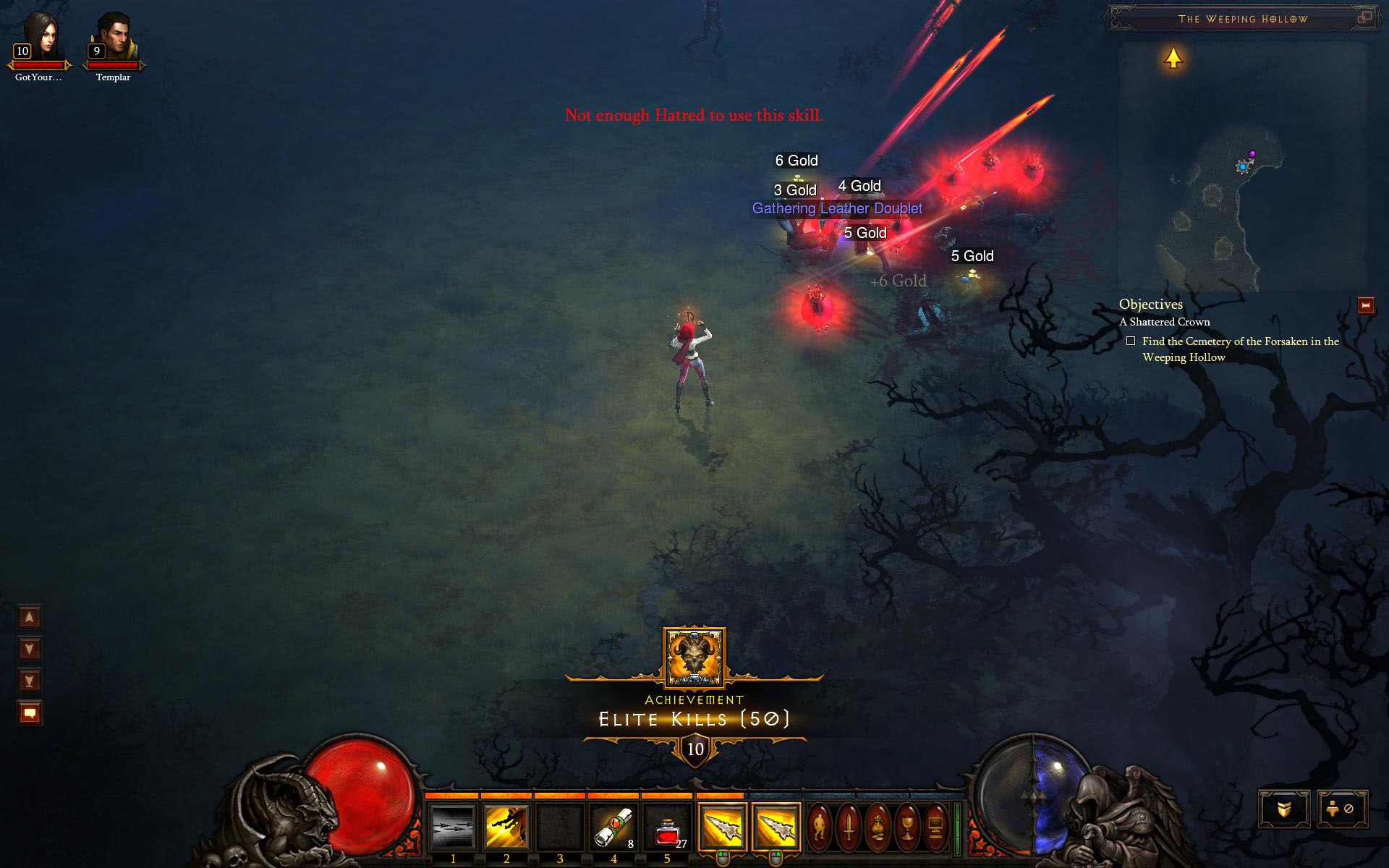Open the gold pouch menu button

click(878, 826)
